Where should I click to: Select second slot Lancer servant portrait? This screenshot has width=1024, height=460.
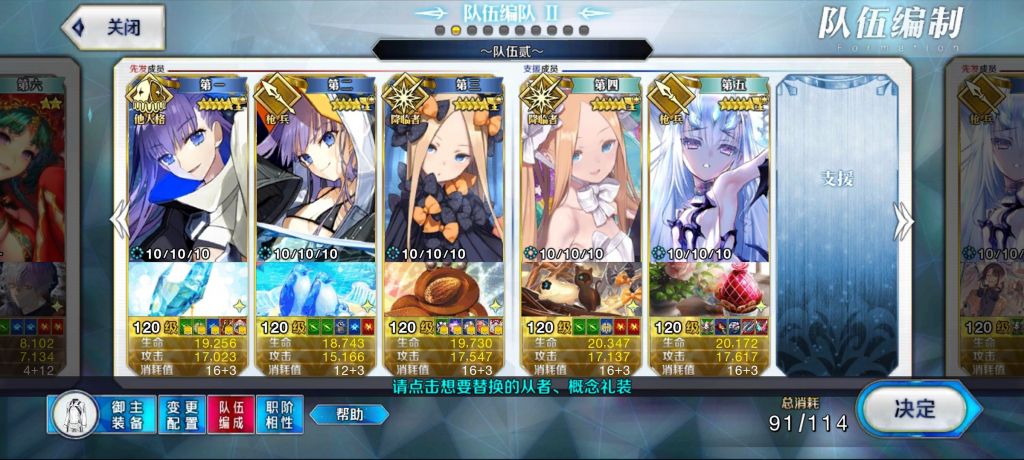coord(315,175)
